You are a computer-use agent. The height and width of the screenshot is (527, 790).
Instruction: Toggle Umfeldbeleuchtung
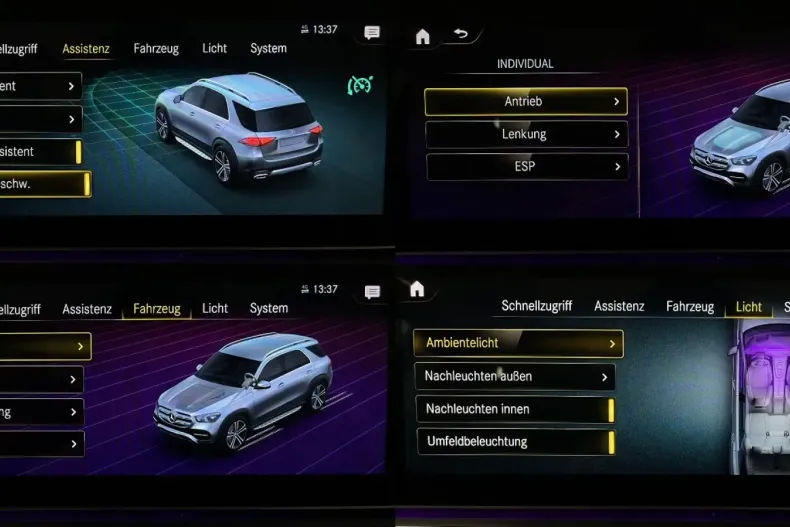pyautogui.click(x=514, y=441)
